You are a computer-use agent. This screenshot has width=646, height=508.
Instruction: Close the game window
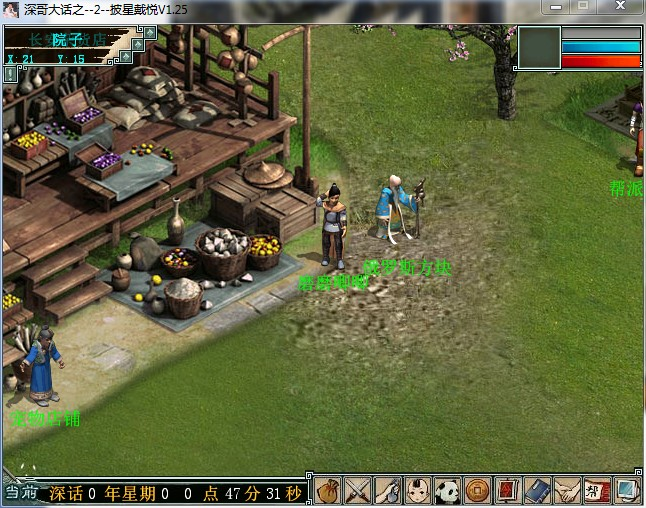coord(621,6)
